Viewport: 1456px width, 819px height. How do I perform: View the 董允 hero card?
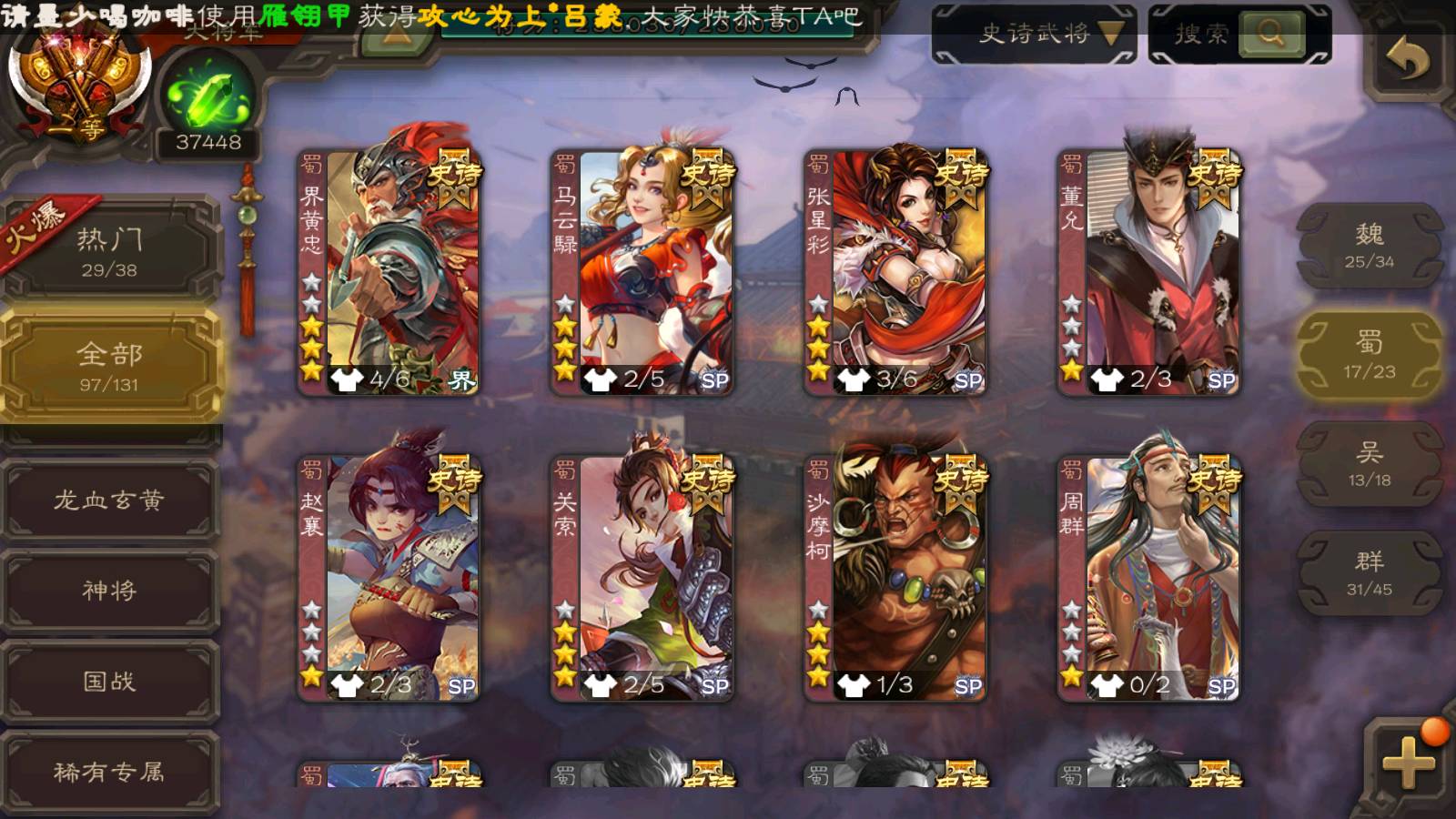point(1148,273)
